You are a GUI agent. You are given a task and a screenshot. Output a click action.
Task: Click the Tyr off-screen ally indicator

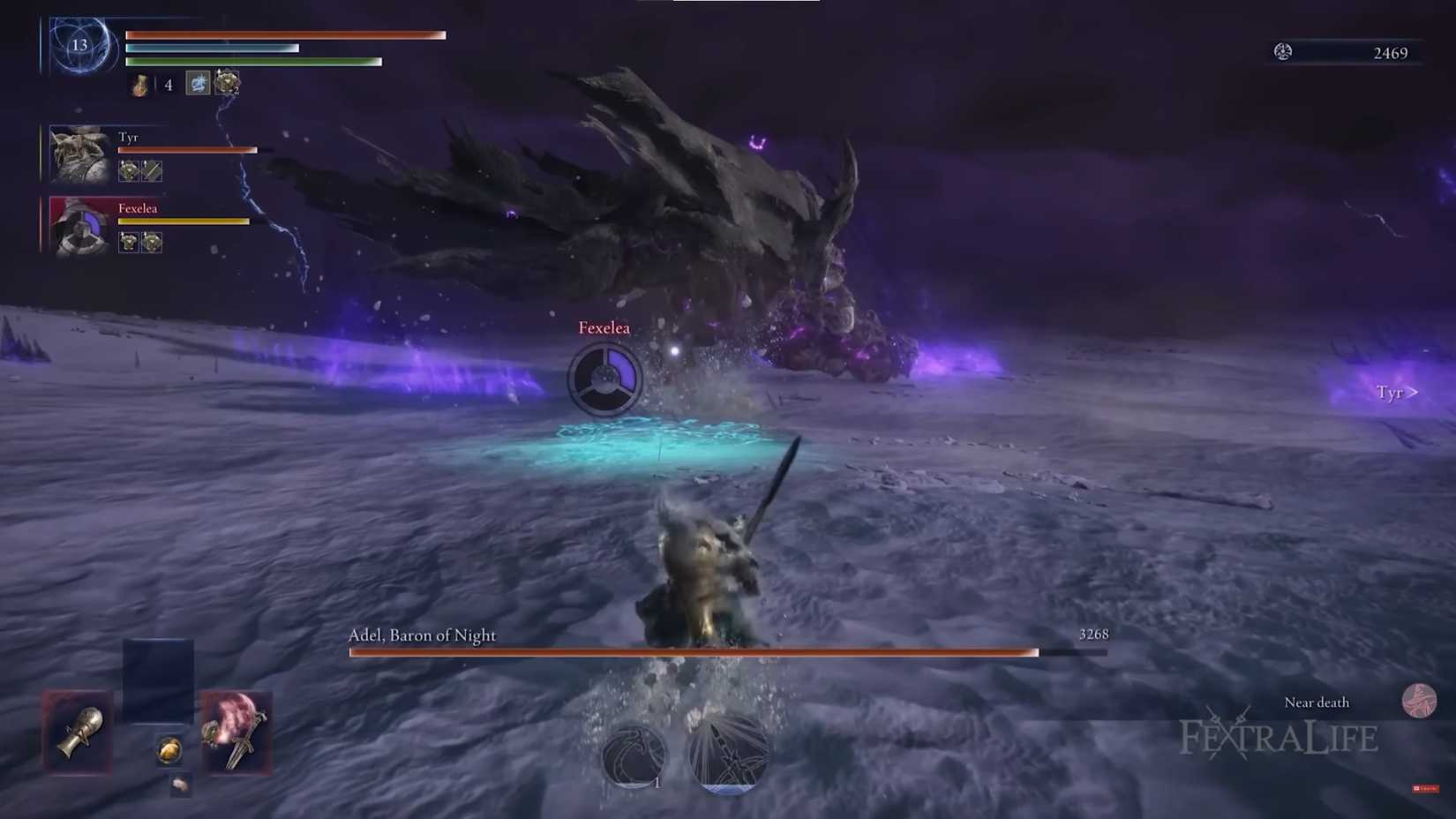[x=1396, y=392]
